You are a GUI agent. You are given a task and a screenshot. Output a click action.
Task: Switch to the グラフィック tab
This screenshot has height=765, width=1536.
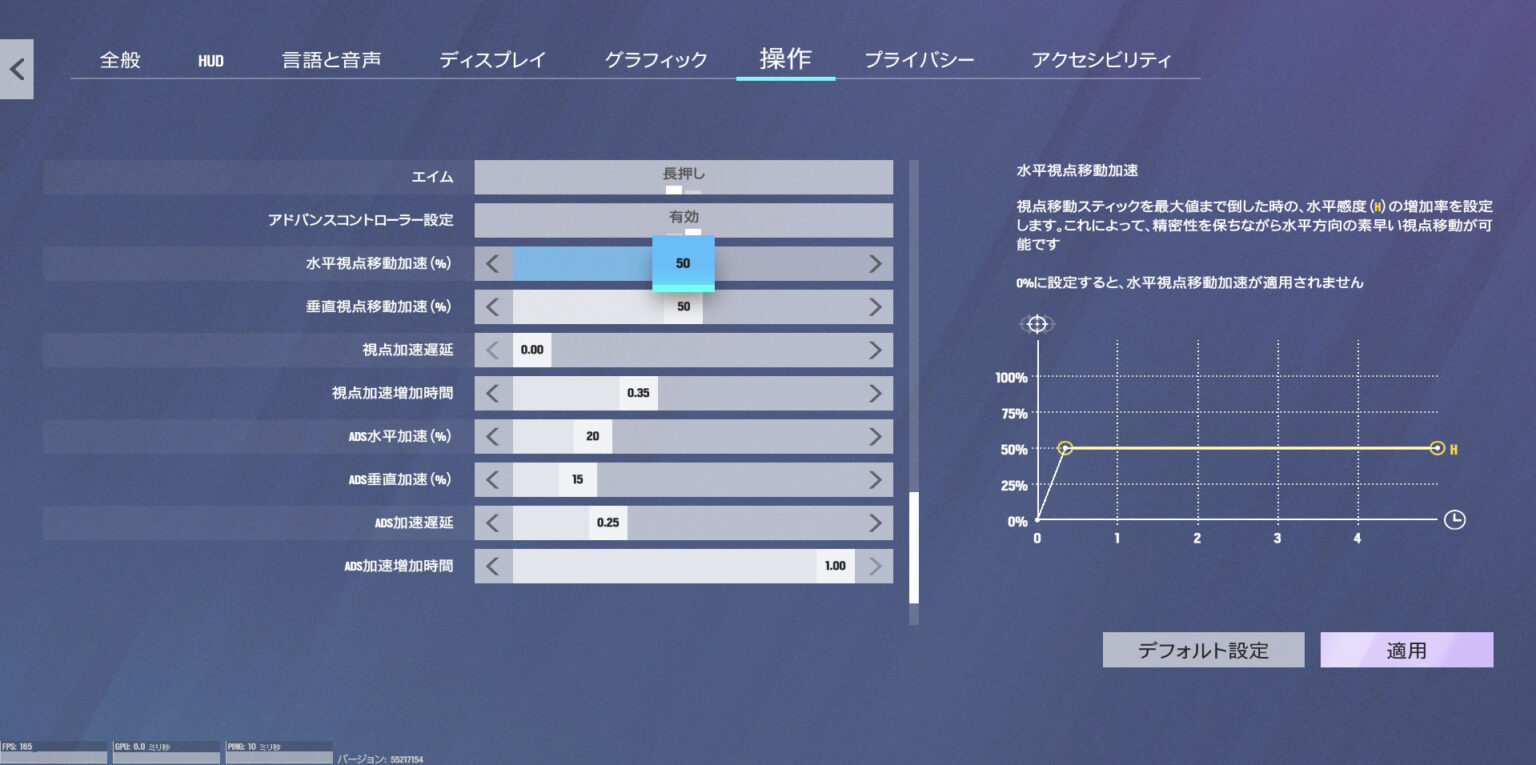click(x=655, y=59)
